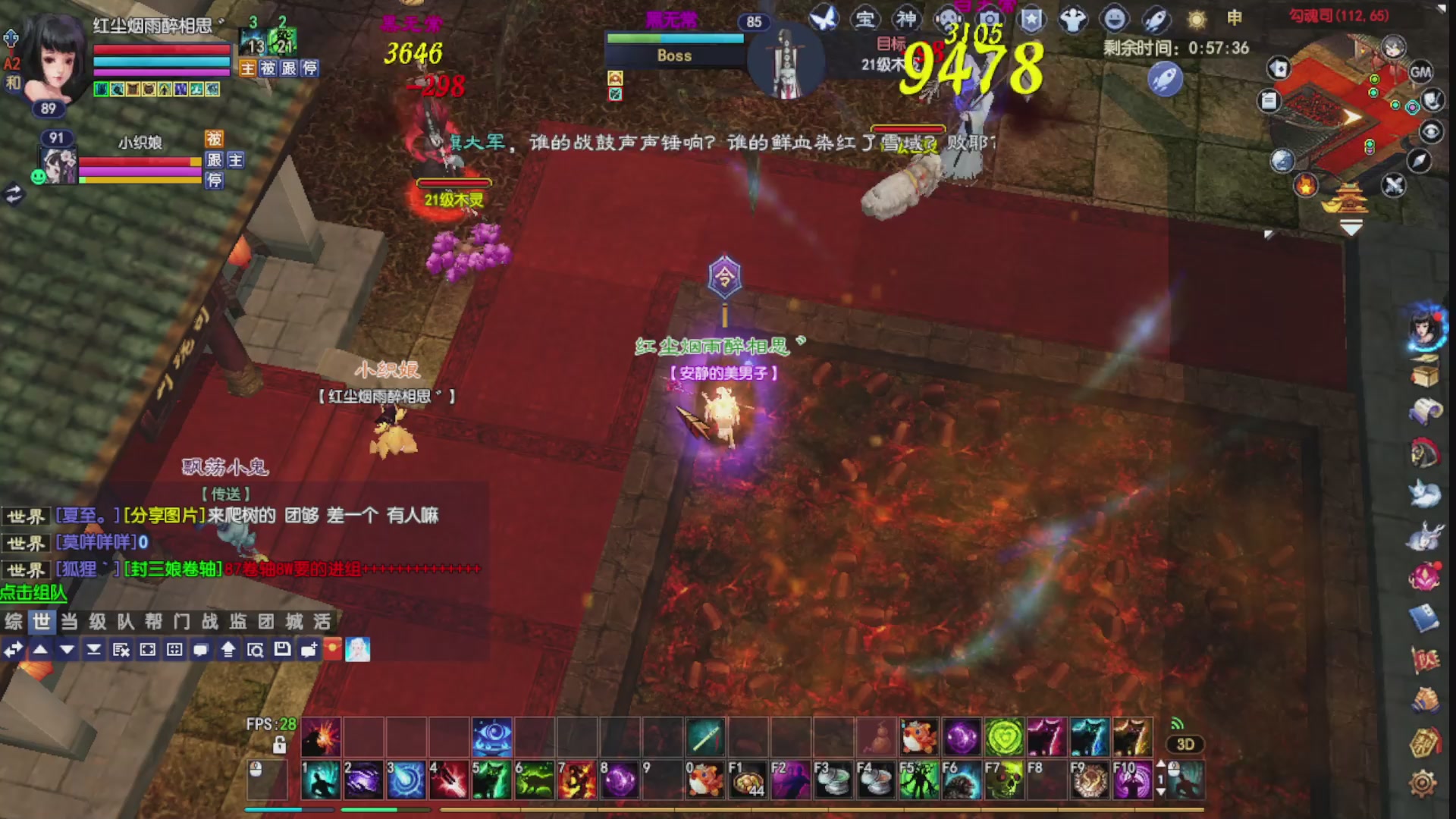Screen dimensions: 1456x819
Task: Switch to the 队 team chat tab
Action: click(124, 622)
